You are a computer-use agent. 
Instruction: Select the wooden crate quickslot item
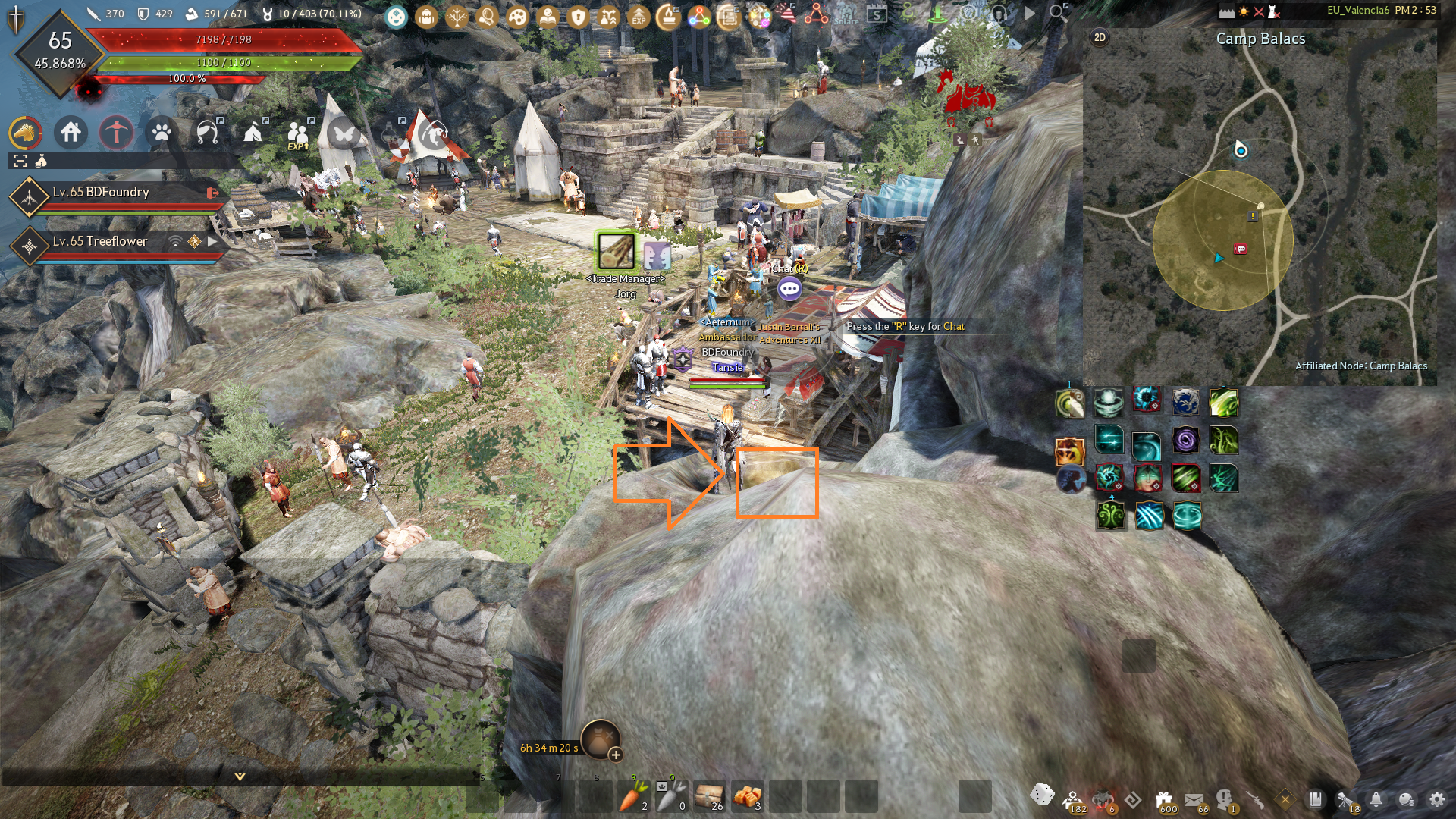[709, 796]
